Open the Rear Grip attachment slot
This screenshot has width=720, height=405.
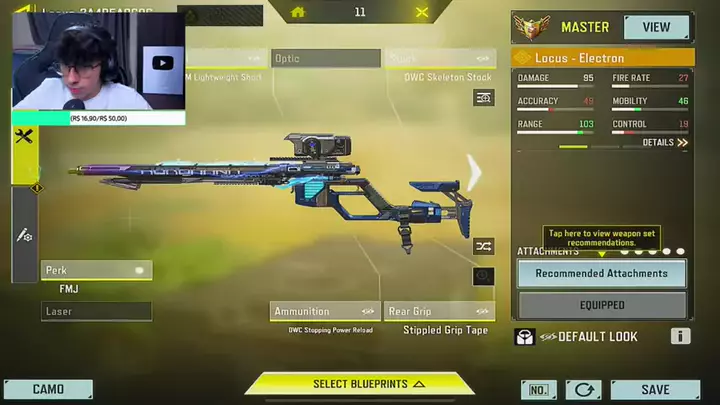[438, 312]
